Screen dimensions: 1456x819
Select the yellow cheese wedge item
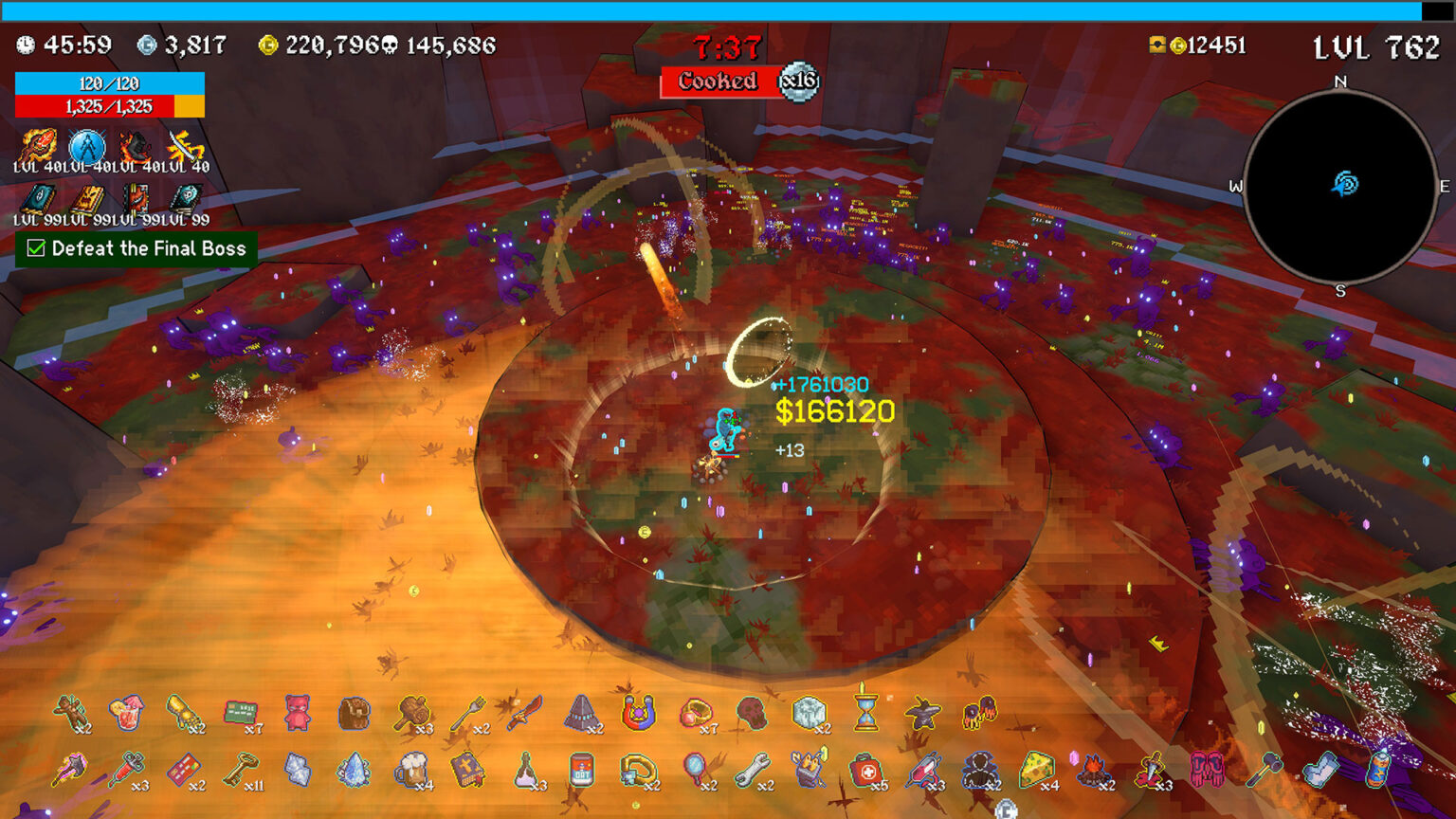tap(1036, 770)
